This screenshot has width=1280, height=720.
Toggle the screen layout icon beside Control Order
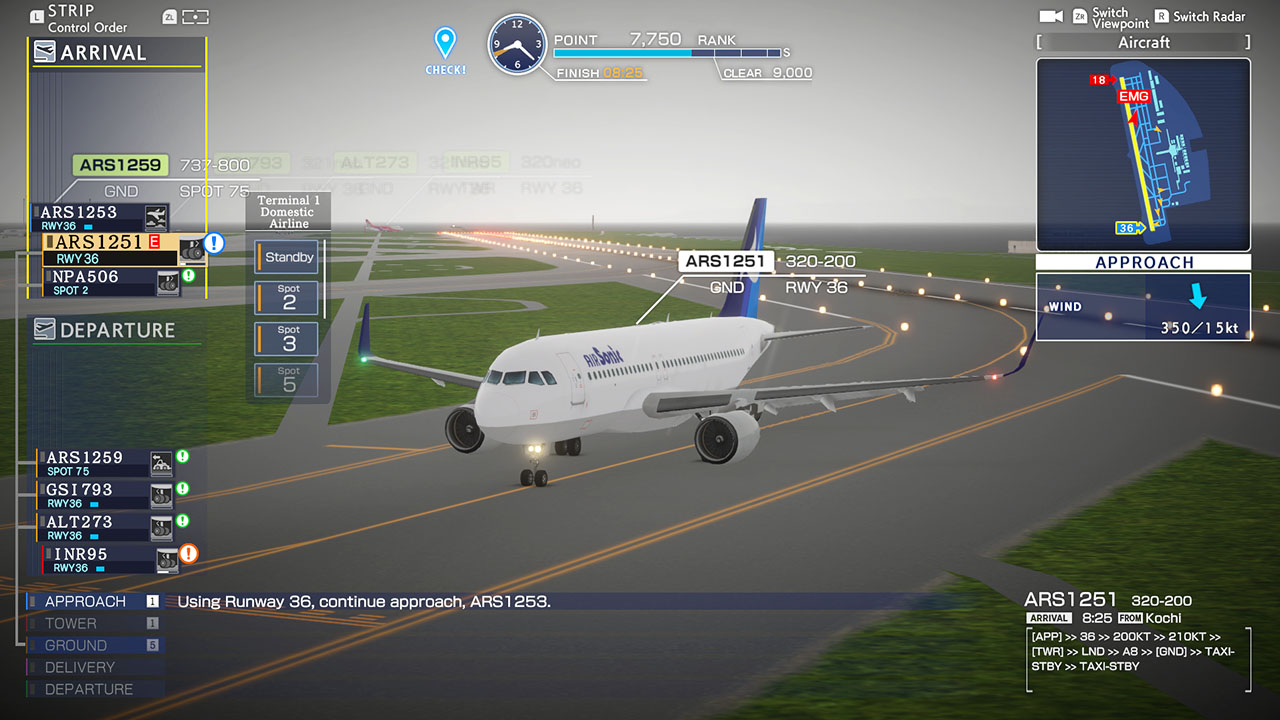196,17
